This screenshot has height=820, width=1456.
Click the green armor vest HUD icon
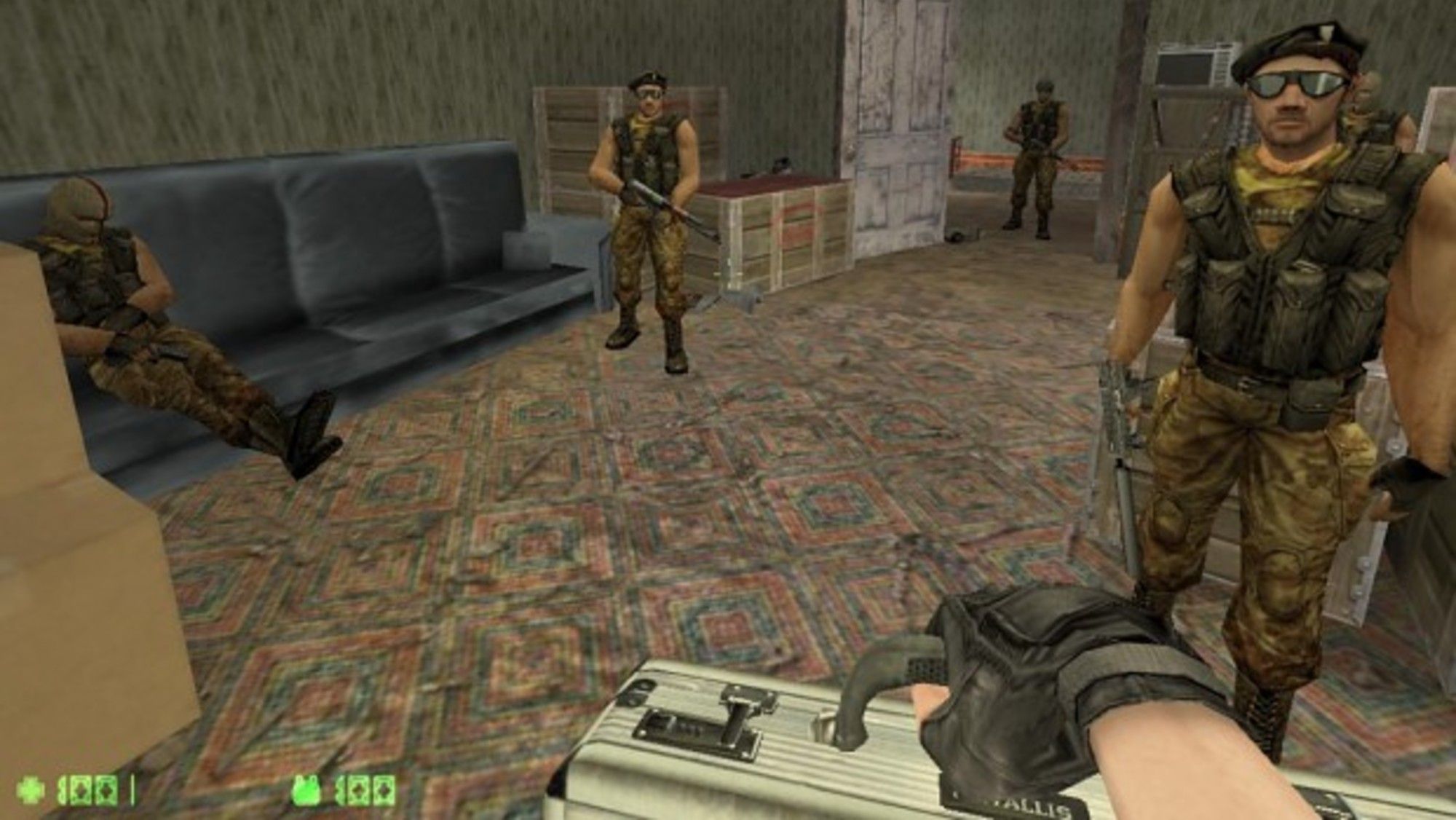pyautogui.click(x=306, y=789)
